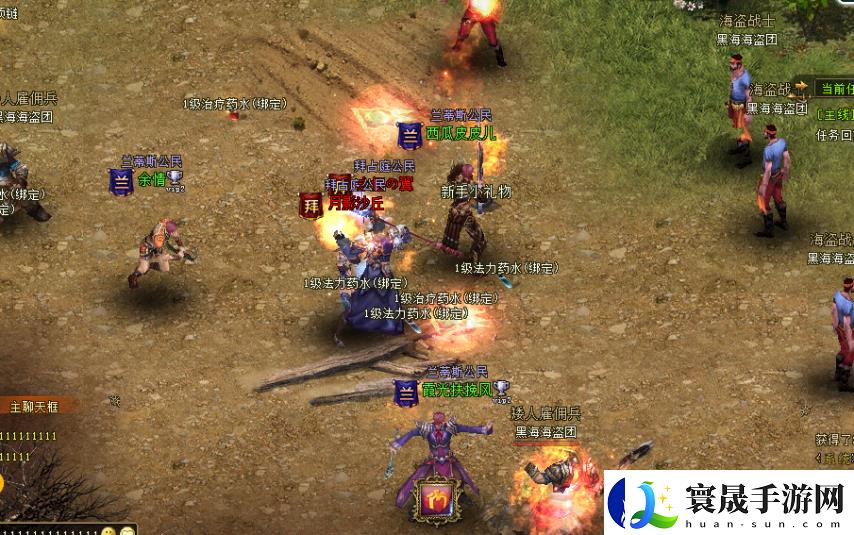Click the 寰晟手游网 watermark logo
The width and height of the screenshot is (854, 535).
tap(728, 502)
